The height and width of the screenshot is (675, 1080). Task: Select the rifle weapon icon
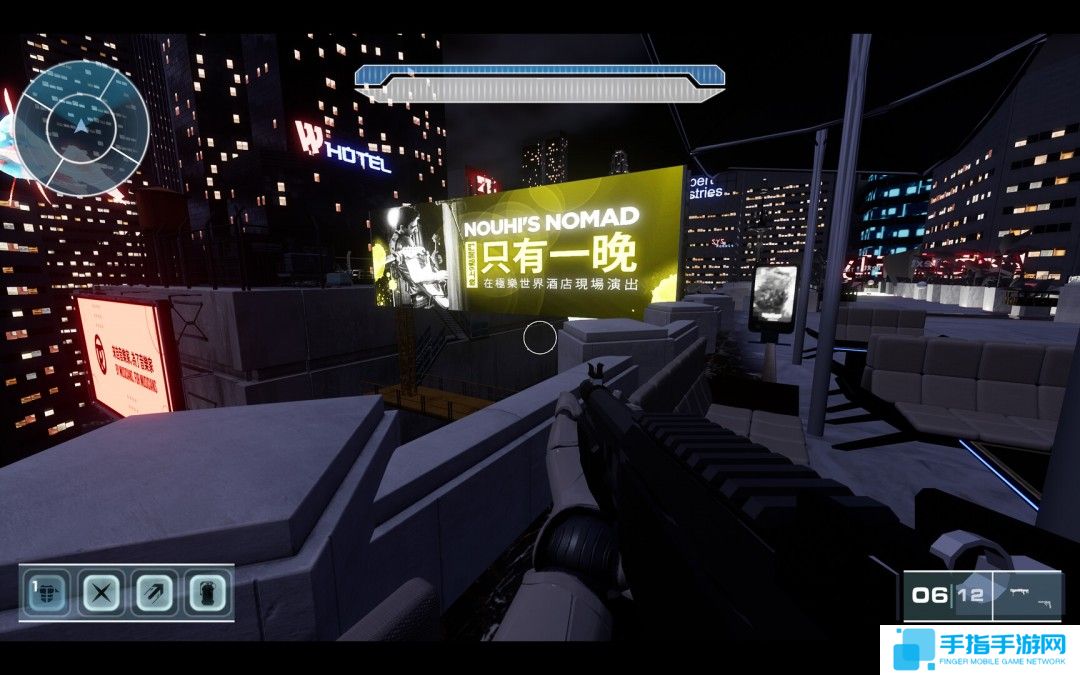coord(1022,591)
